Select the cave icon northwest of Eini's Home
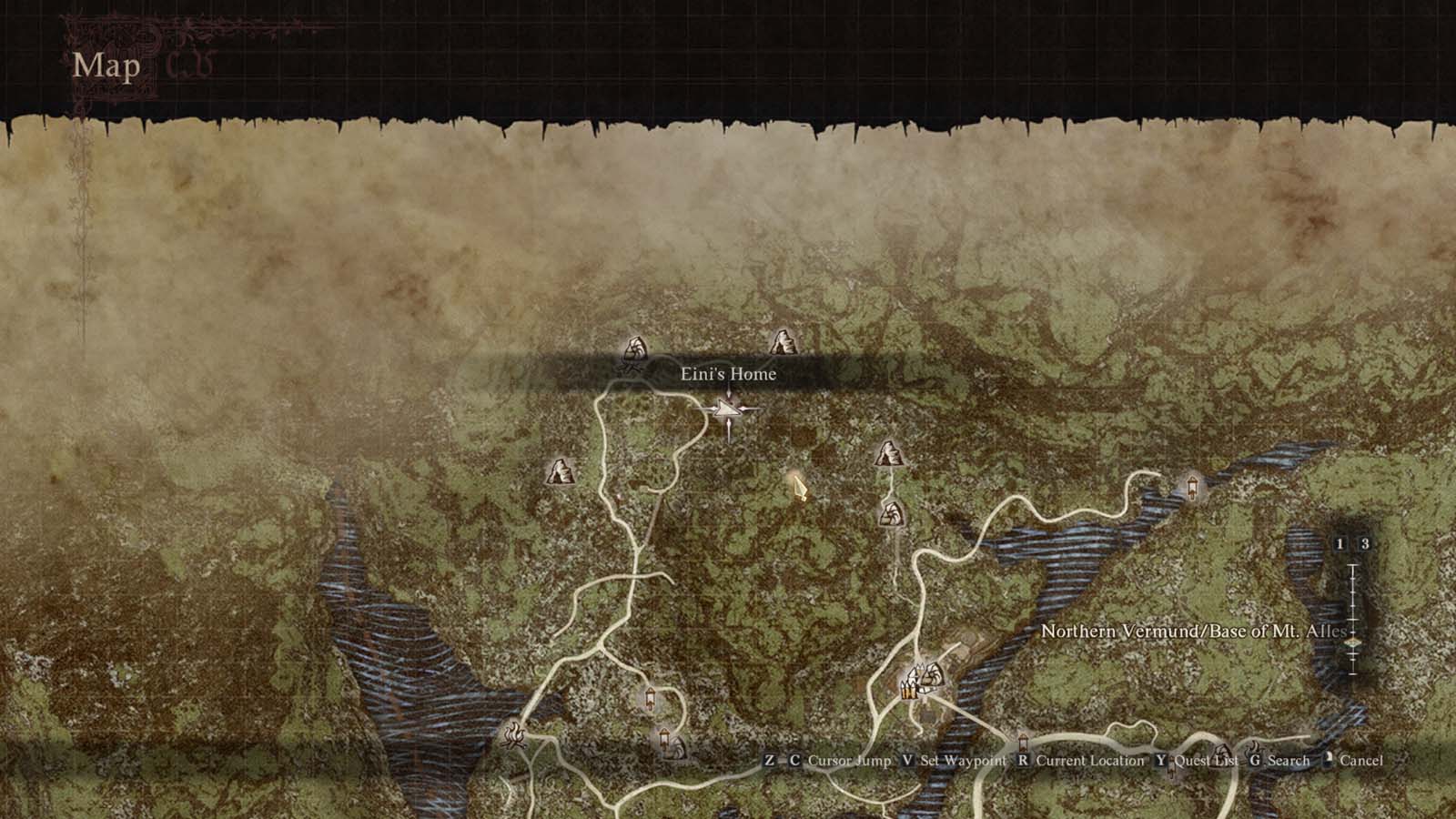This screenshot has width=1456, height=819. 634,346
